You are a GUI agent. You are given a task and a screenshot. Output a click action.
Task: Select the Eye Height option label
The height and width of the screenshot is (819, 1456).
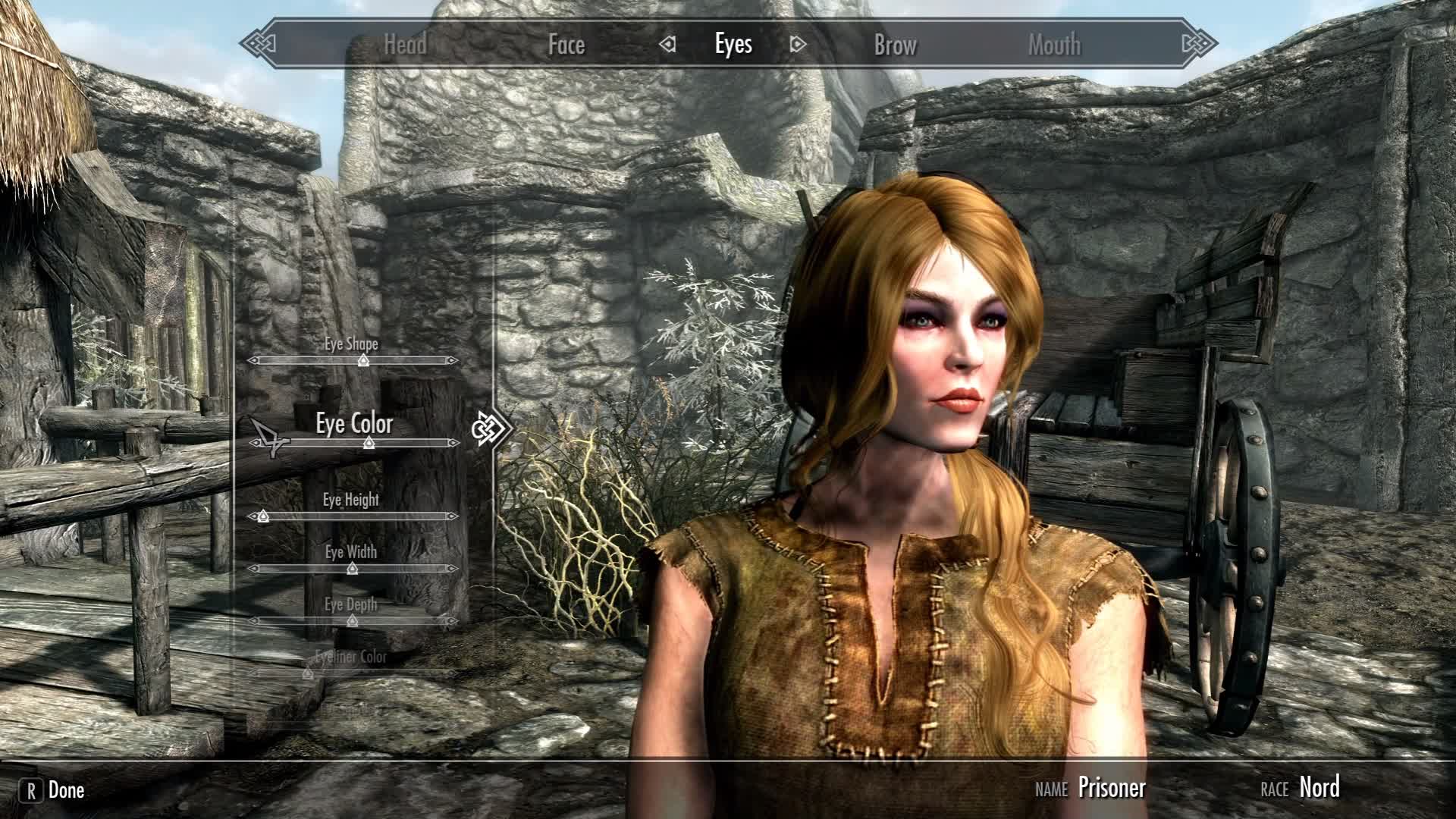350,500
